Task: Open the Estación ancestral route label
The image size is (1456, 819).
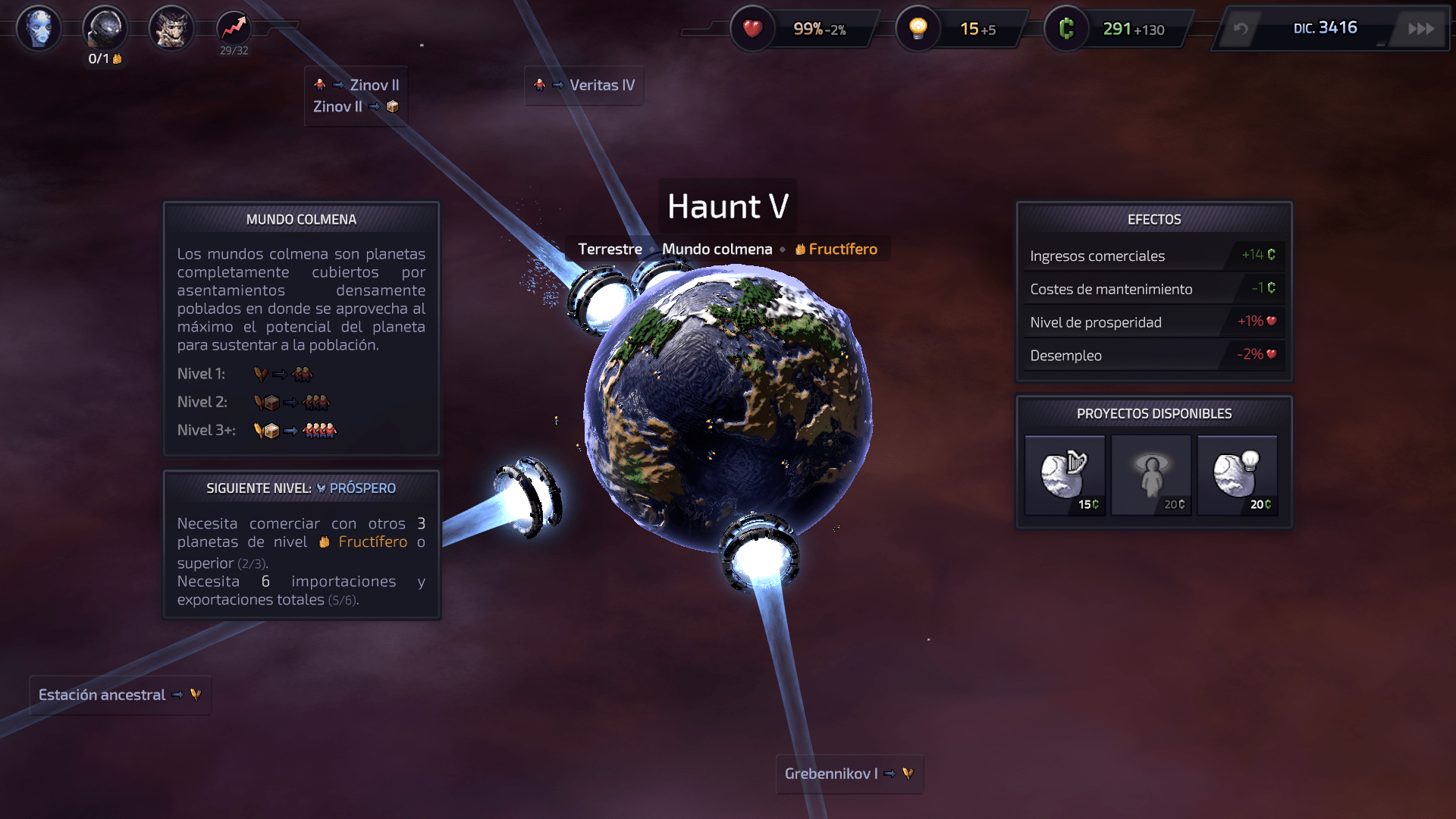Action: pos(120,695)
